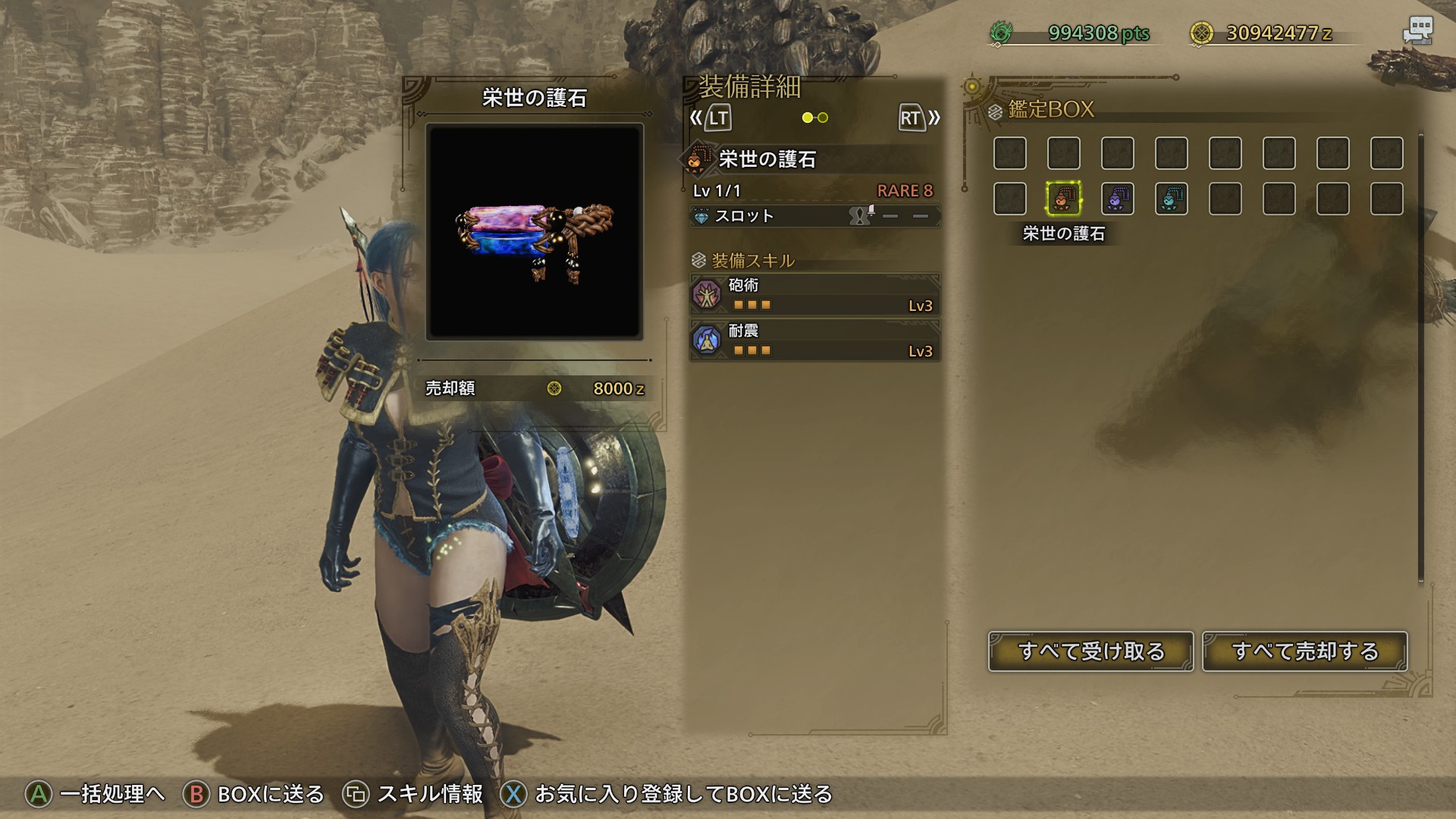Image resolution: width=1456 pixels, height=819 pixels.
Task: Open the chat icon in top corner
Action: pos(1417,32)
